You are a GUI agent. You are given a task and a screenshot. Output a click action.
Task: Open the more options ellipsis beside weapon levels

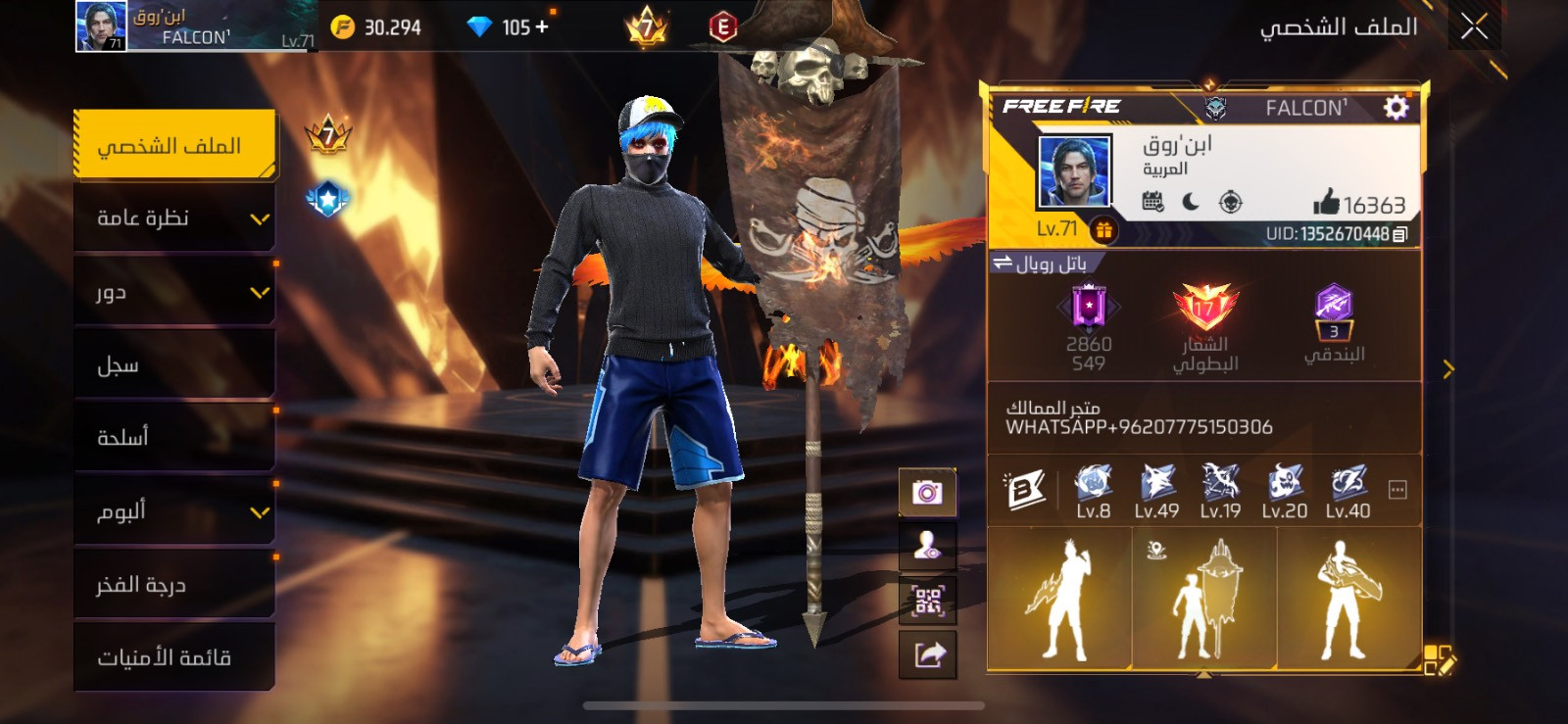click(1397, 490)
